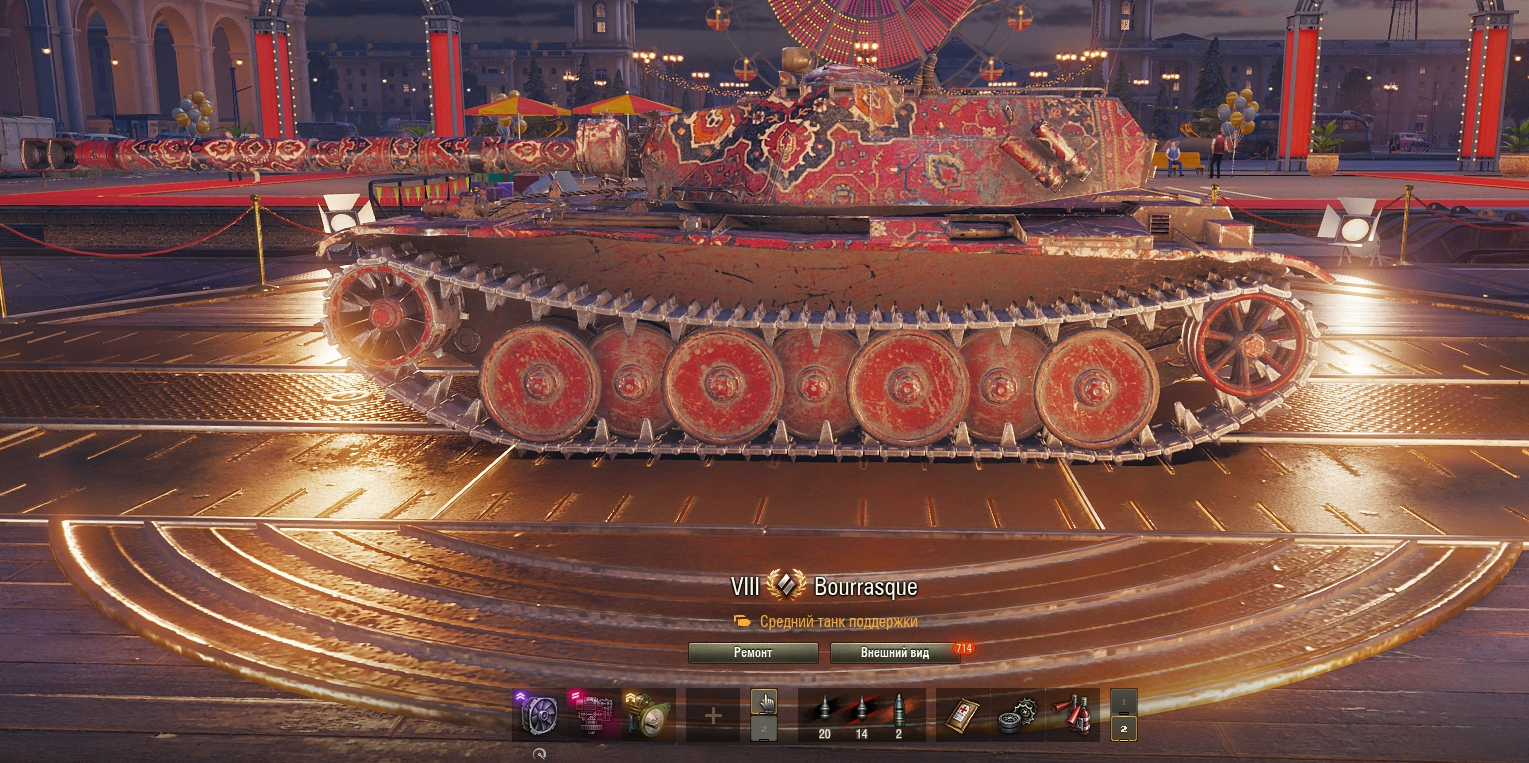The image size is (1529, 763).
Task: Choose the first shell type with 20 rounds
Action: coord(824,714)
